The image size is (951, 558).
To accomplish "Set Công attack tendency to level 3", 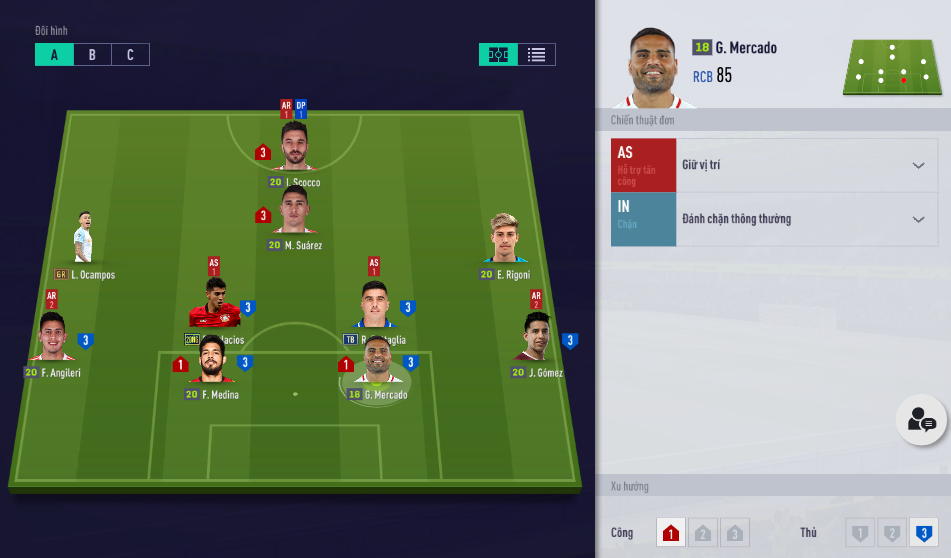I will coord(733,533).
